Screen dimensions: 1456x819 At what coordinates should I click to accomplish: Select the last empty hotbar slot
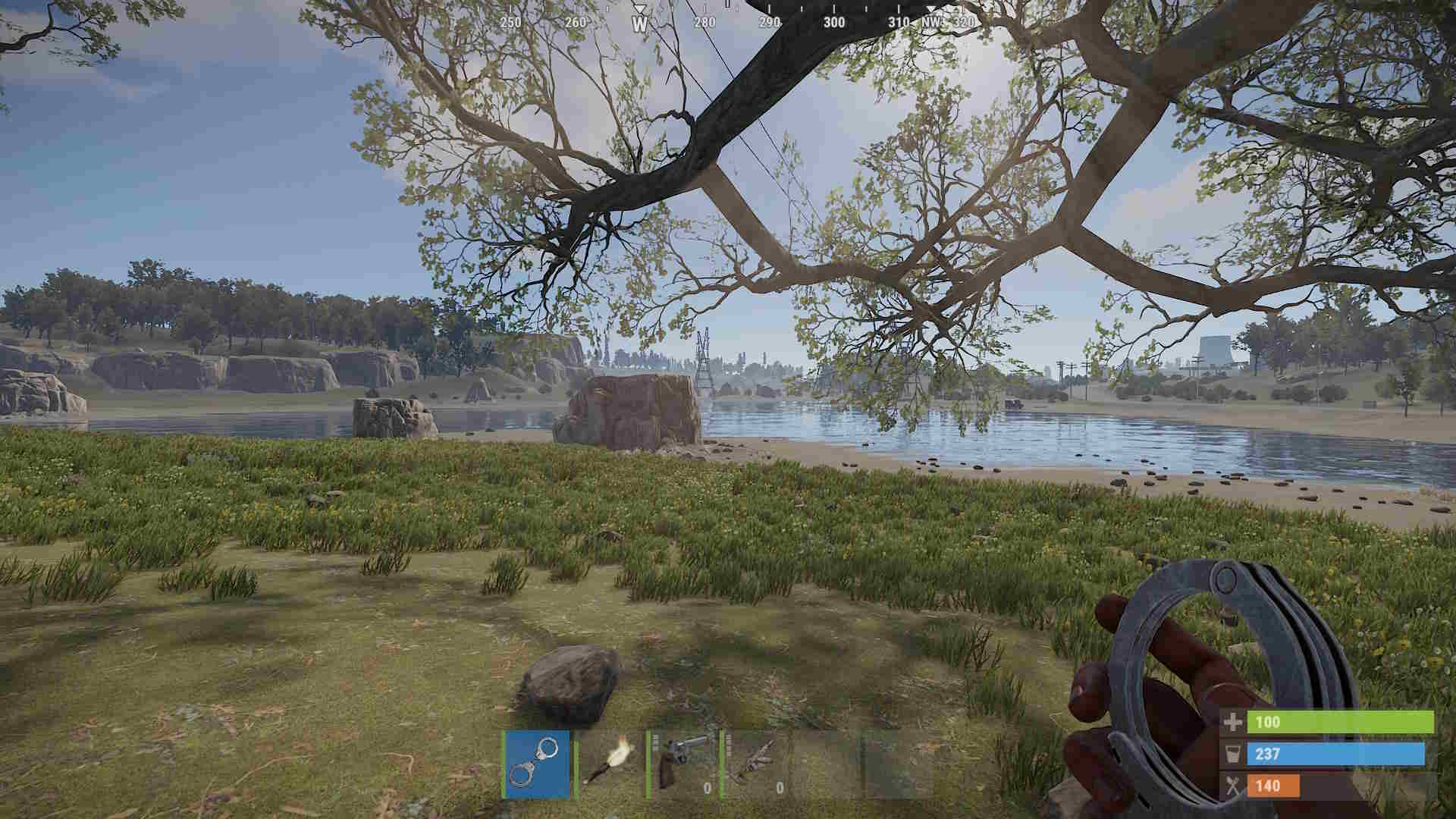click(906, 765)
